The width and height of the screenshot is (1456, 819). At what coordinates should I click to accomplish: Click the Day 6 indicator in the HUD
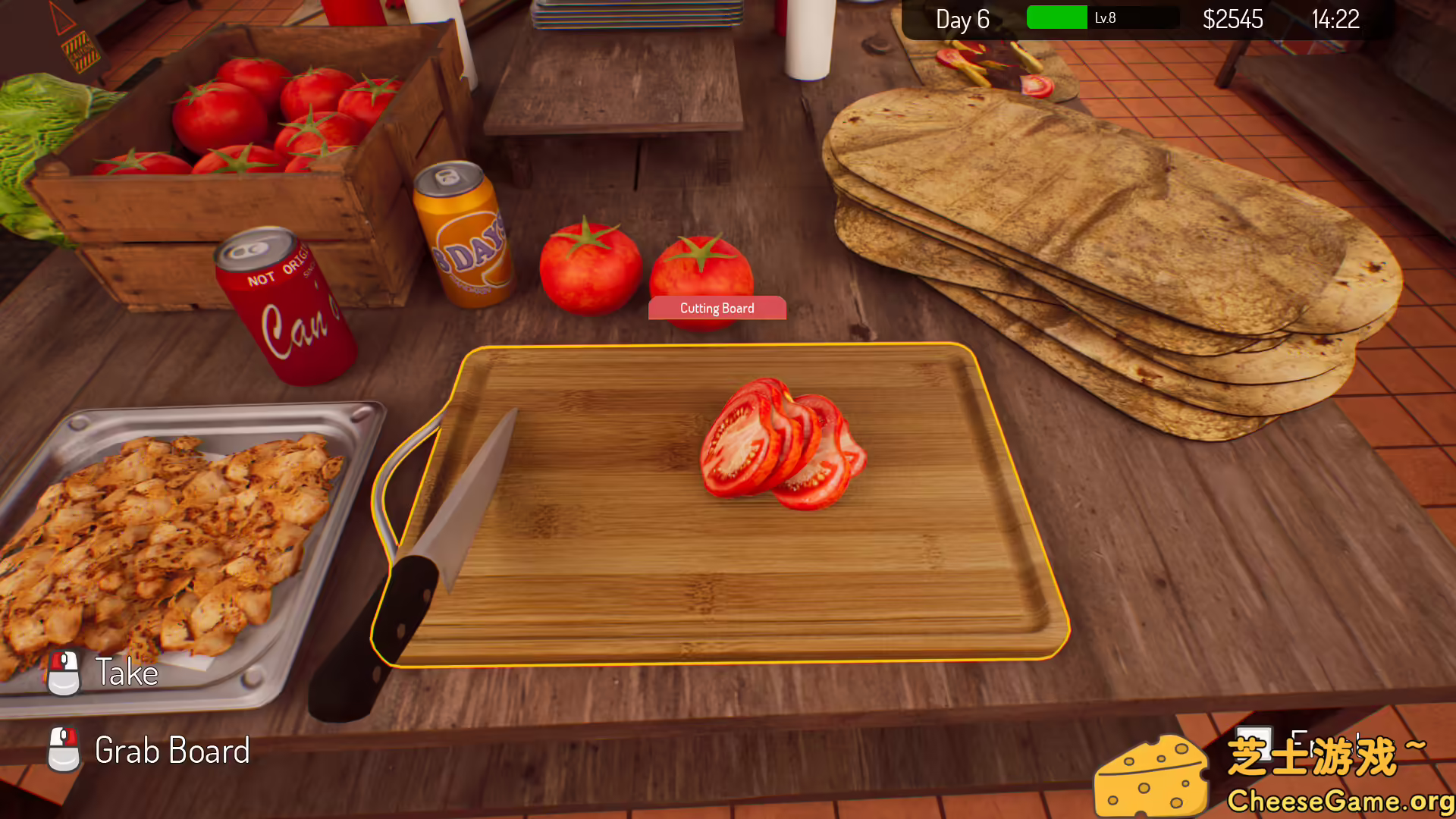click(963, 19)
